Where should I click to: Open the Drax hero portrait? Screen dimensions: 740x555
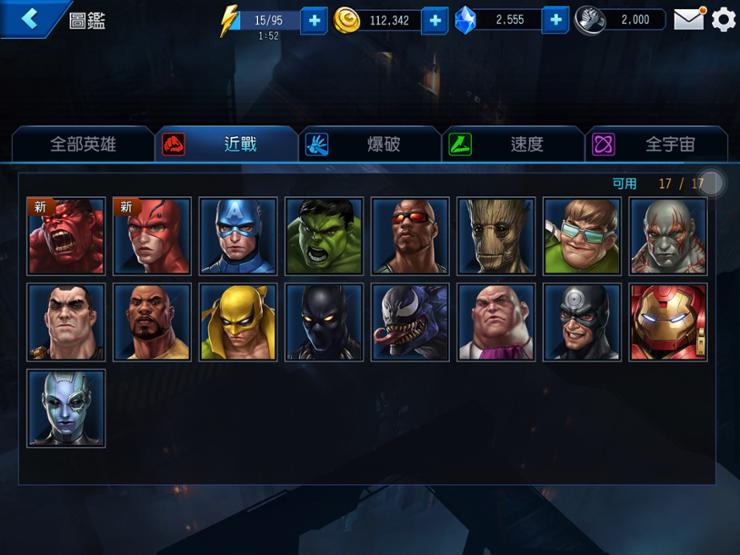pos(668,236)
